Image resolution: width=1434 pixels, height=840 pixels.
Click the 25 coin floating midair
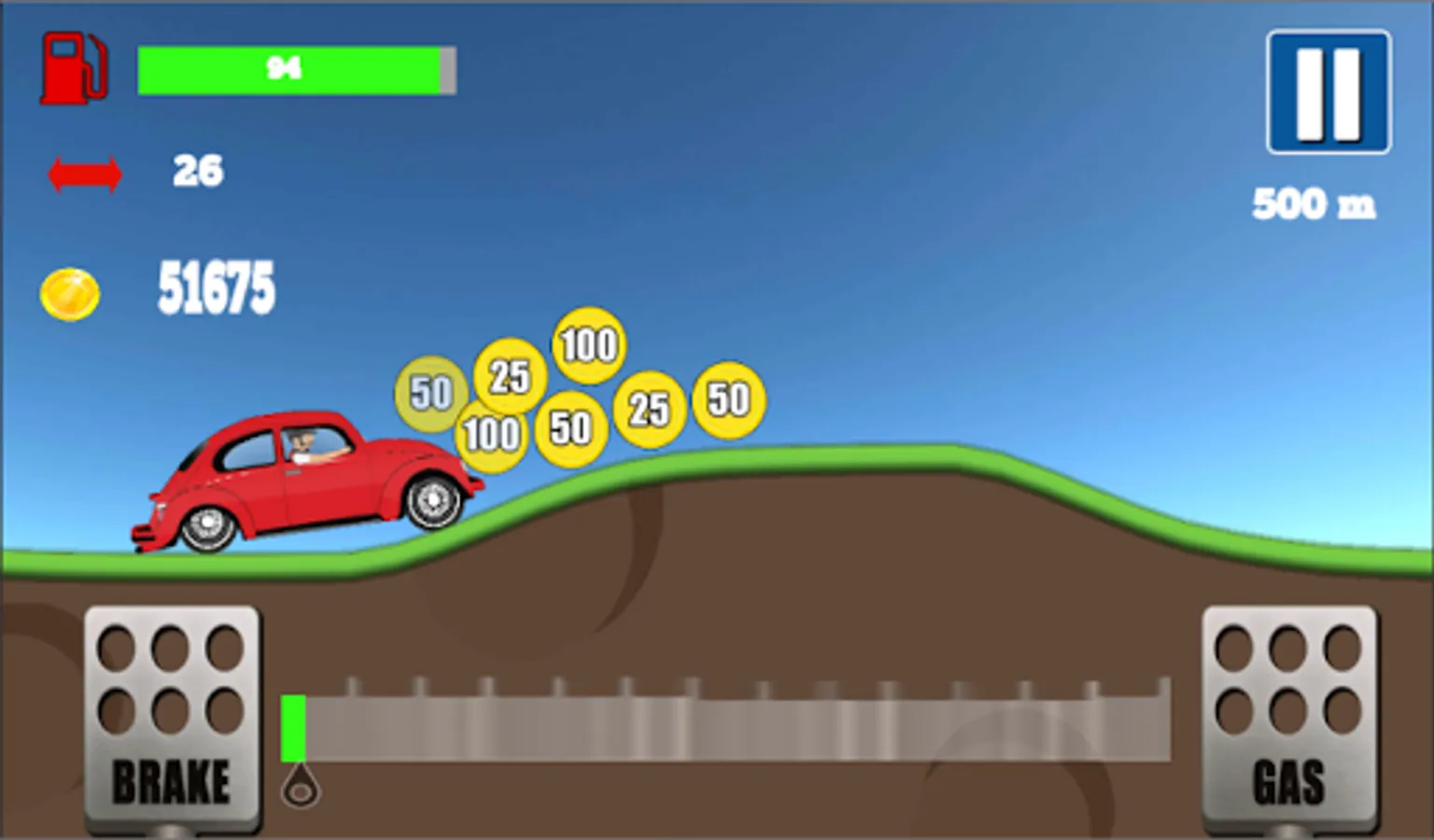(507, 374)
